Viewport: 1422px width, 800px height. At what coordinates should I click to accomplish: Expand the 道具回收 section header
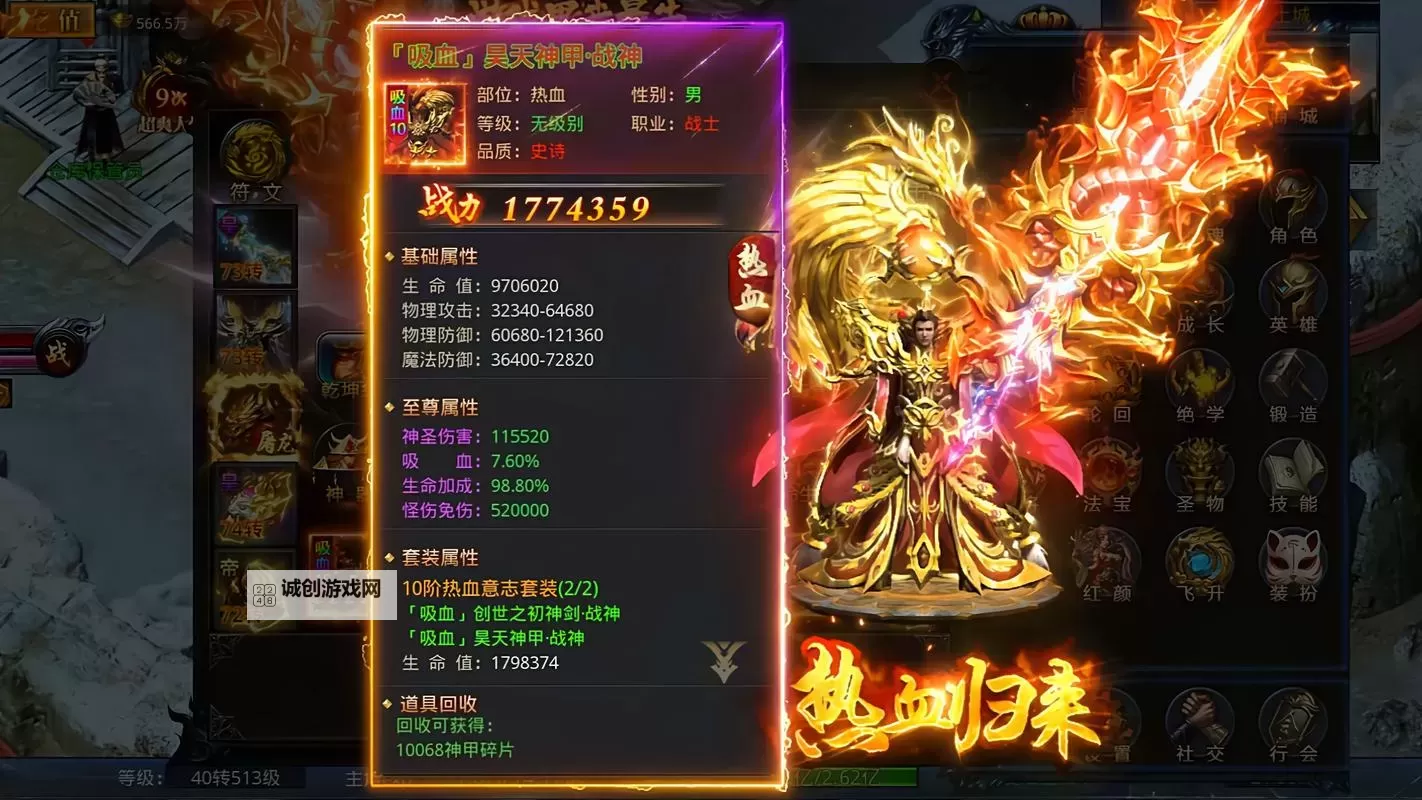point(438,703)
